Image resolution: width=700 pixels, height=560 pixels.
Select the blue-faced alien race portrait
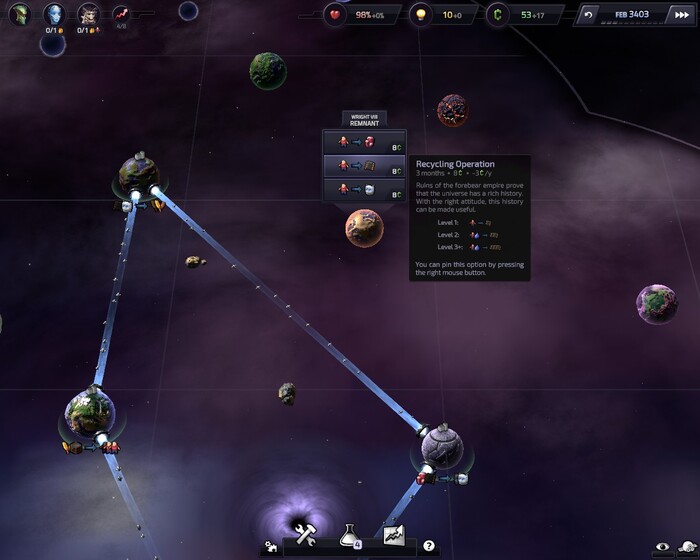coord(53,14)
